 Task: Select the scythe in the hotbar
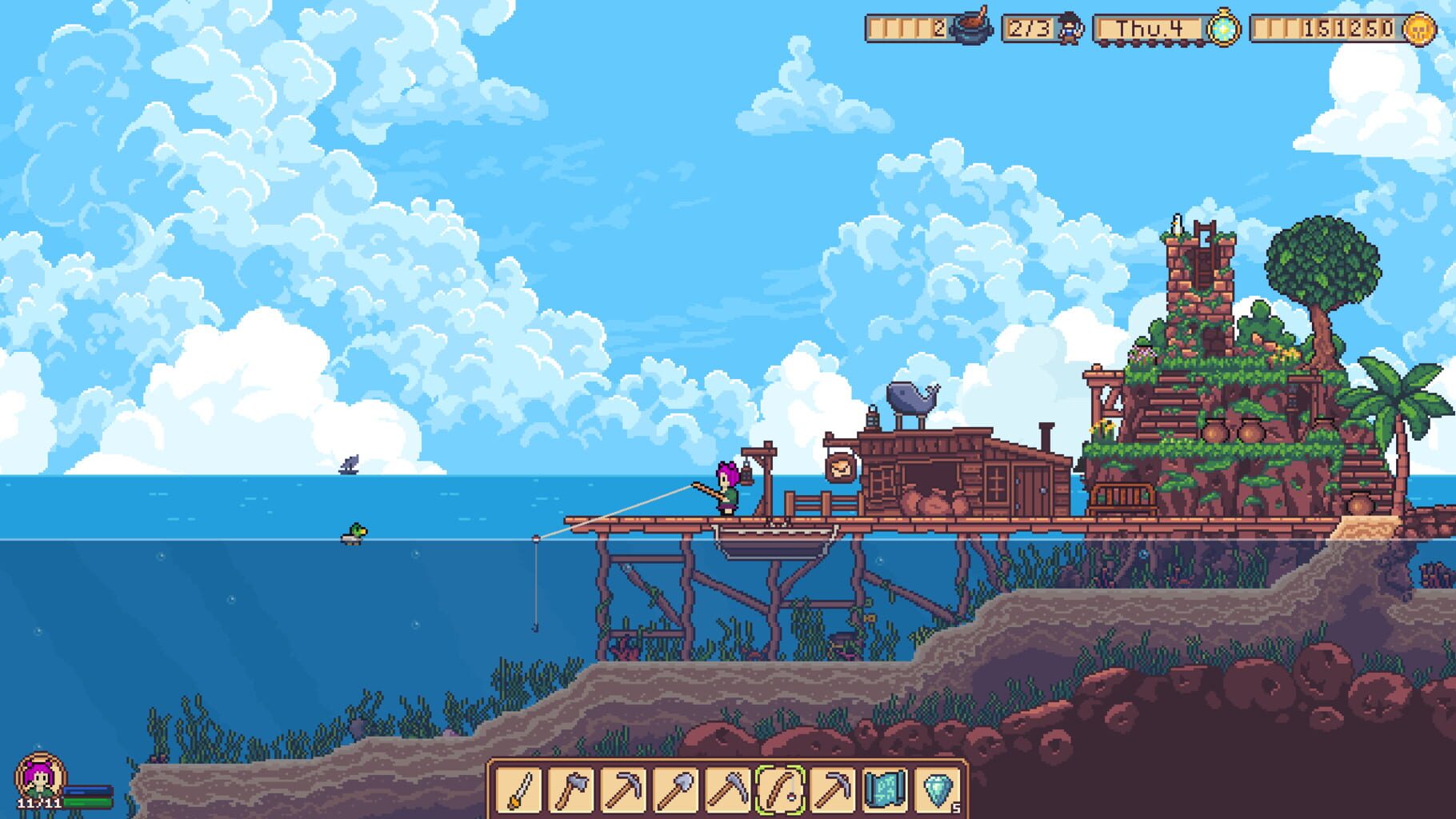726,792
